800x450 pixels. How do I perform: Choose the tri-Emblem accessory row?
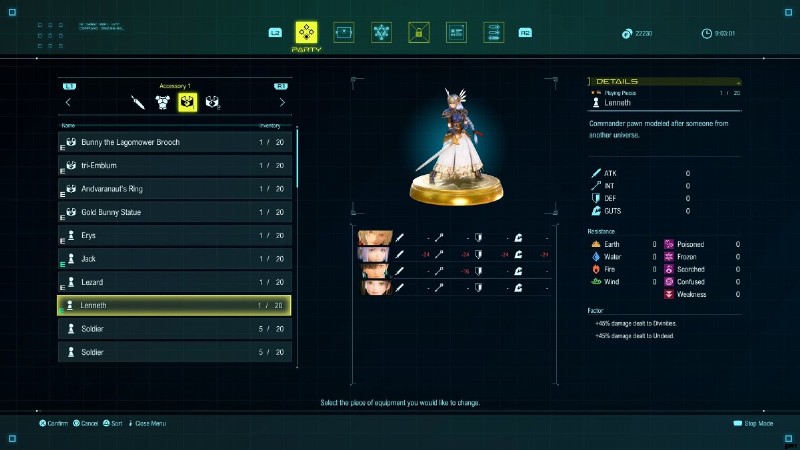175,165
